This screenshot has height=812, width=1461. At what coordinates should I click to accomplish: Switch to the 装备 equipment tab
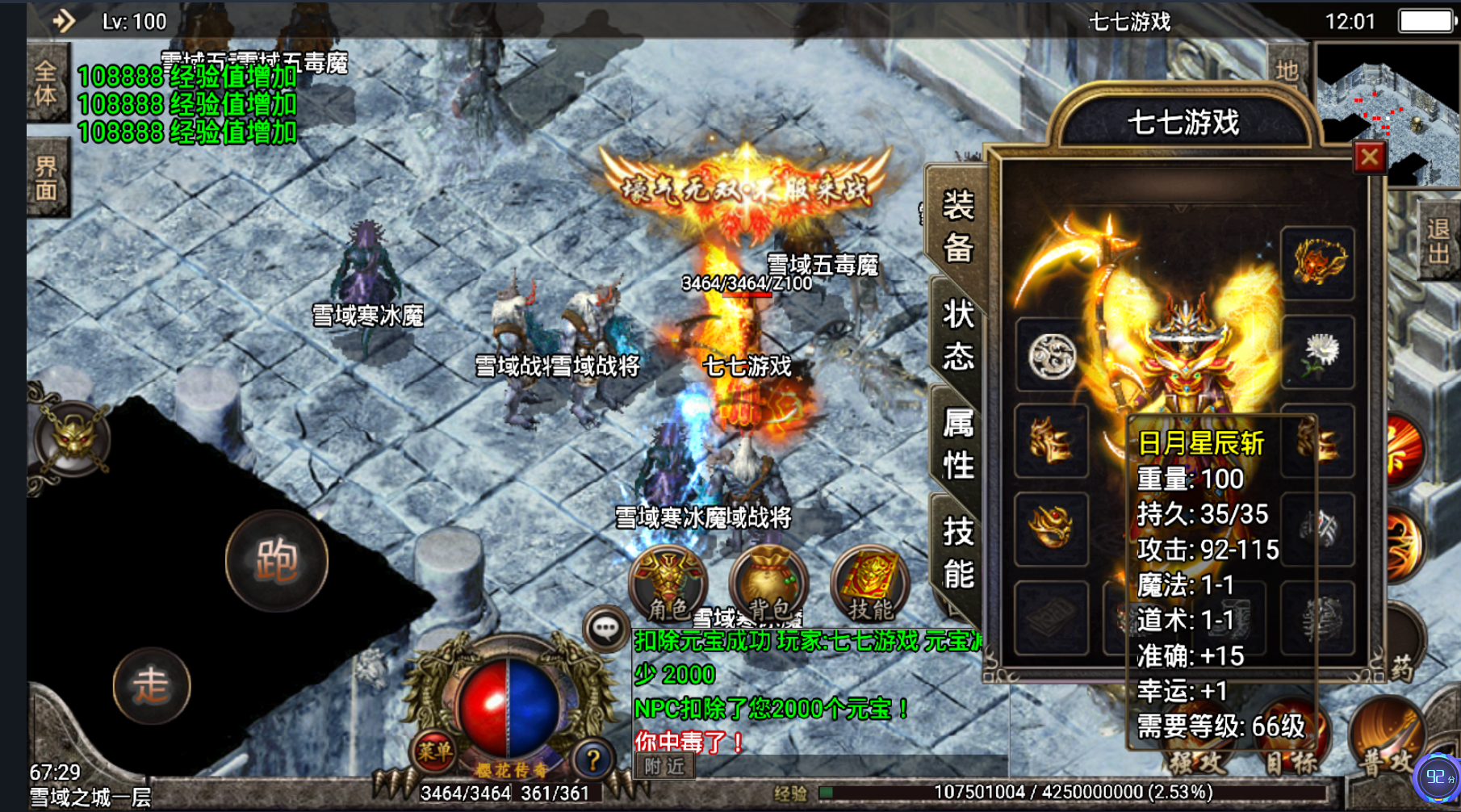click(958, 227)
